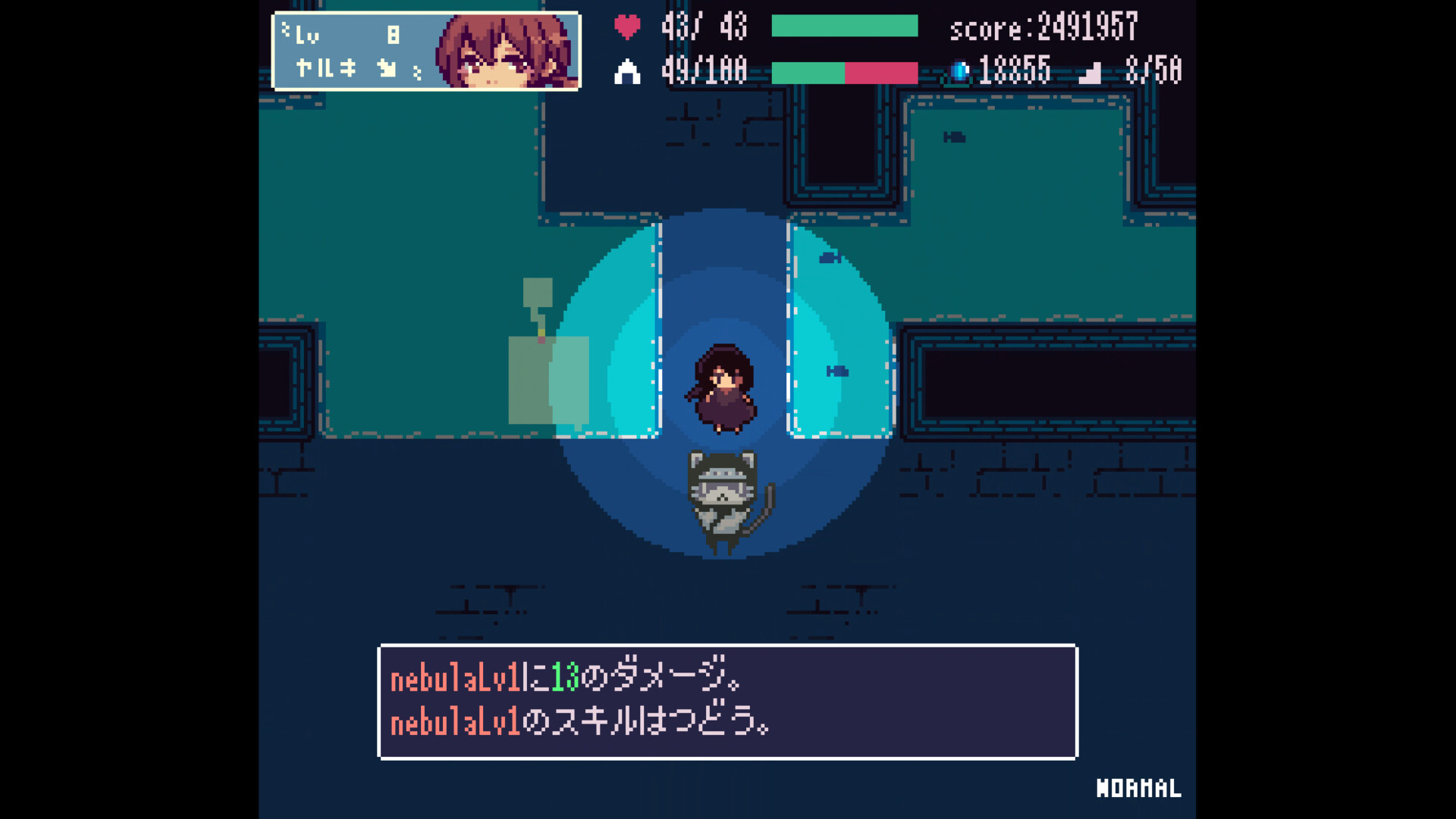Screen dimensions: 1456x819
Task: Click the onigiri hunger icon
Action: 628,71
